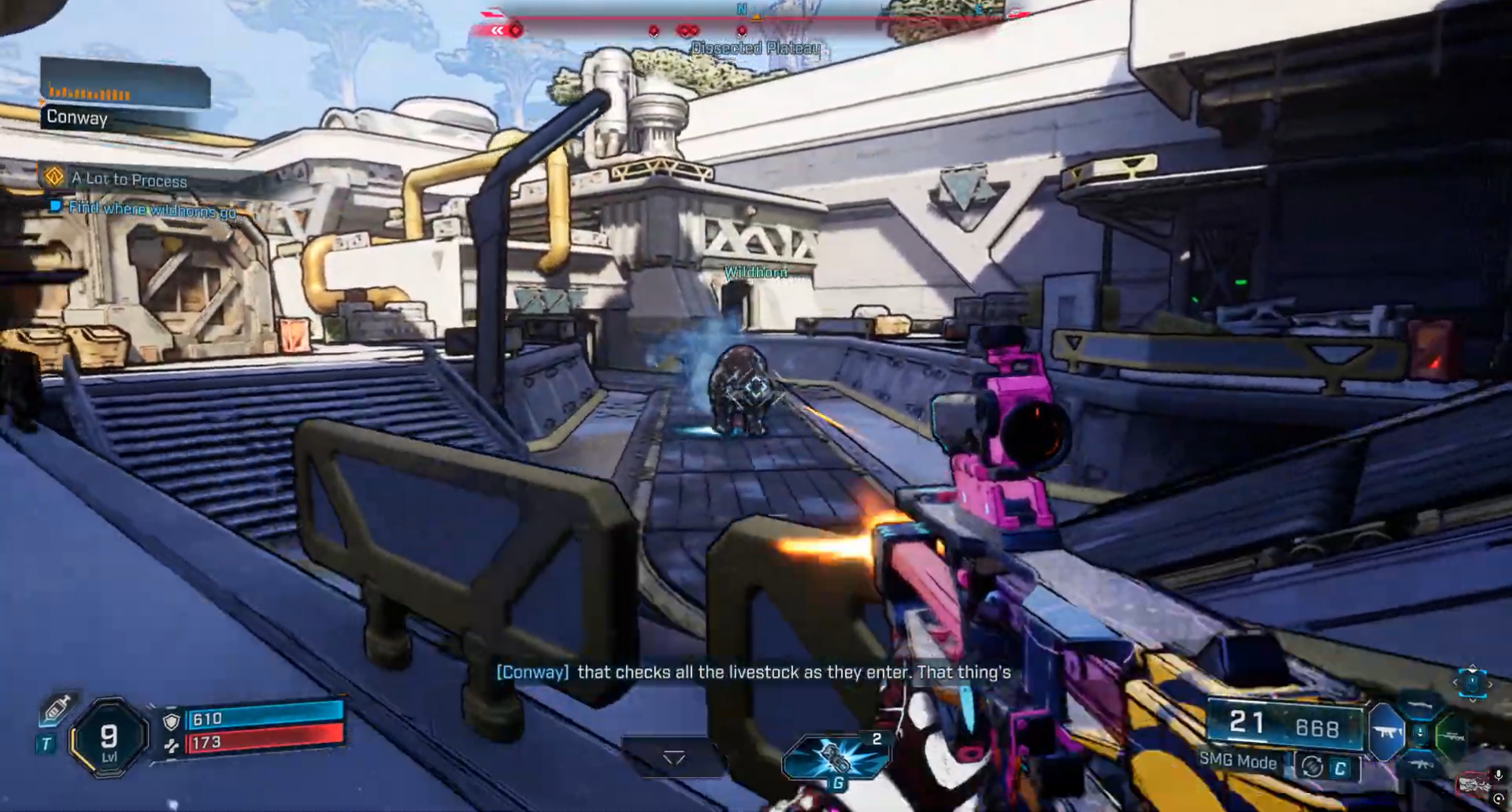The width and height of the screenshot is (1512, 812).
Task: Switch to the green-bordered weapon slot
Action: (x=1451, y=736)
